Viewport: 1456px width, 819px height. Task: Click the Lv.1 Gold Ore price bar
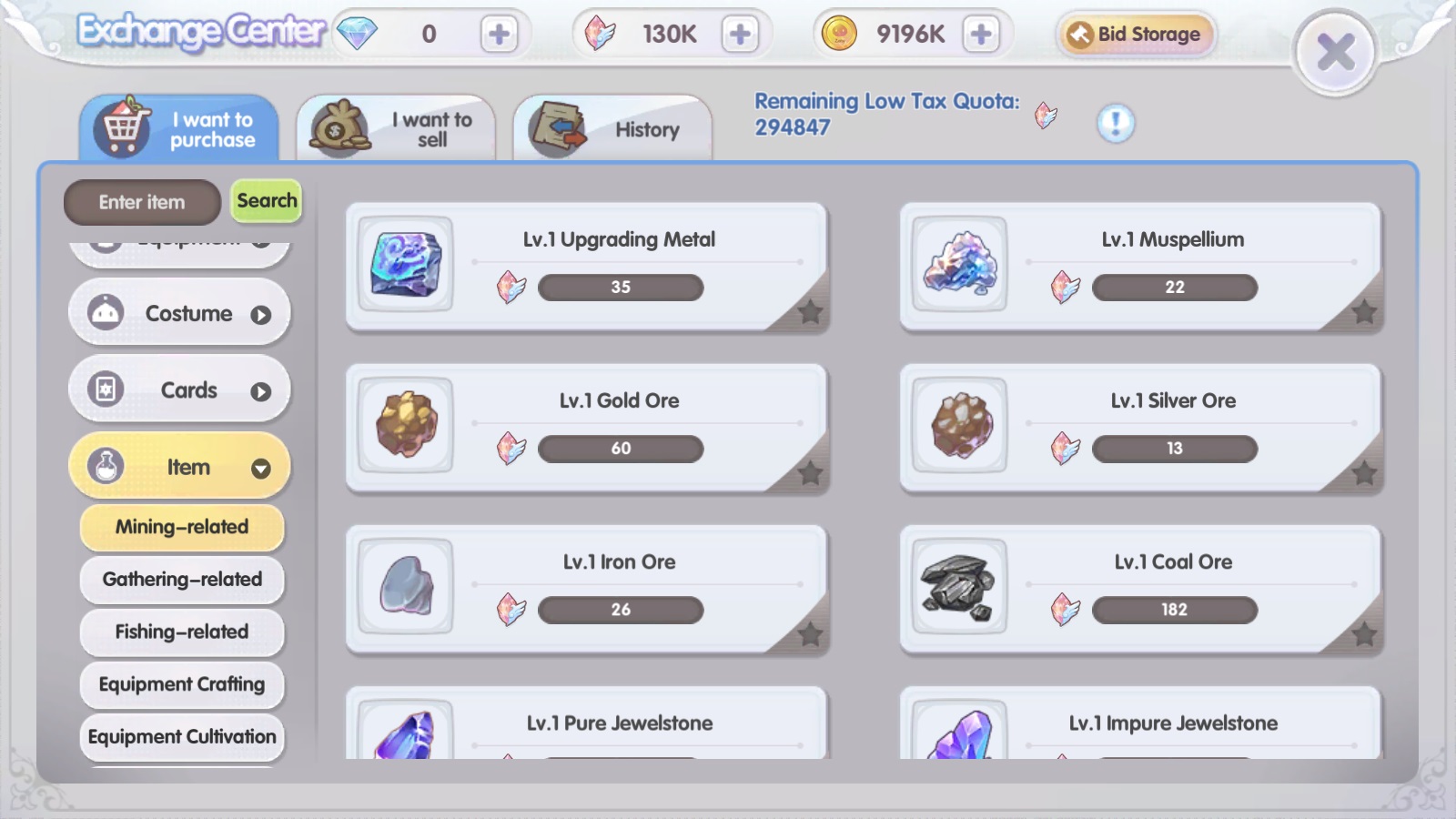pyautogui.click(x=620, y=448)
